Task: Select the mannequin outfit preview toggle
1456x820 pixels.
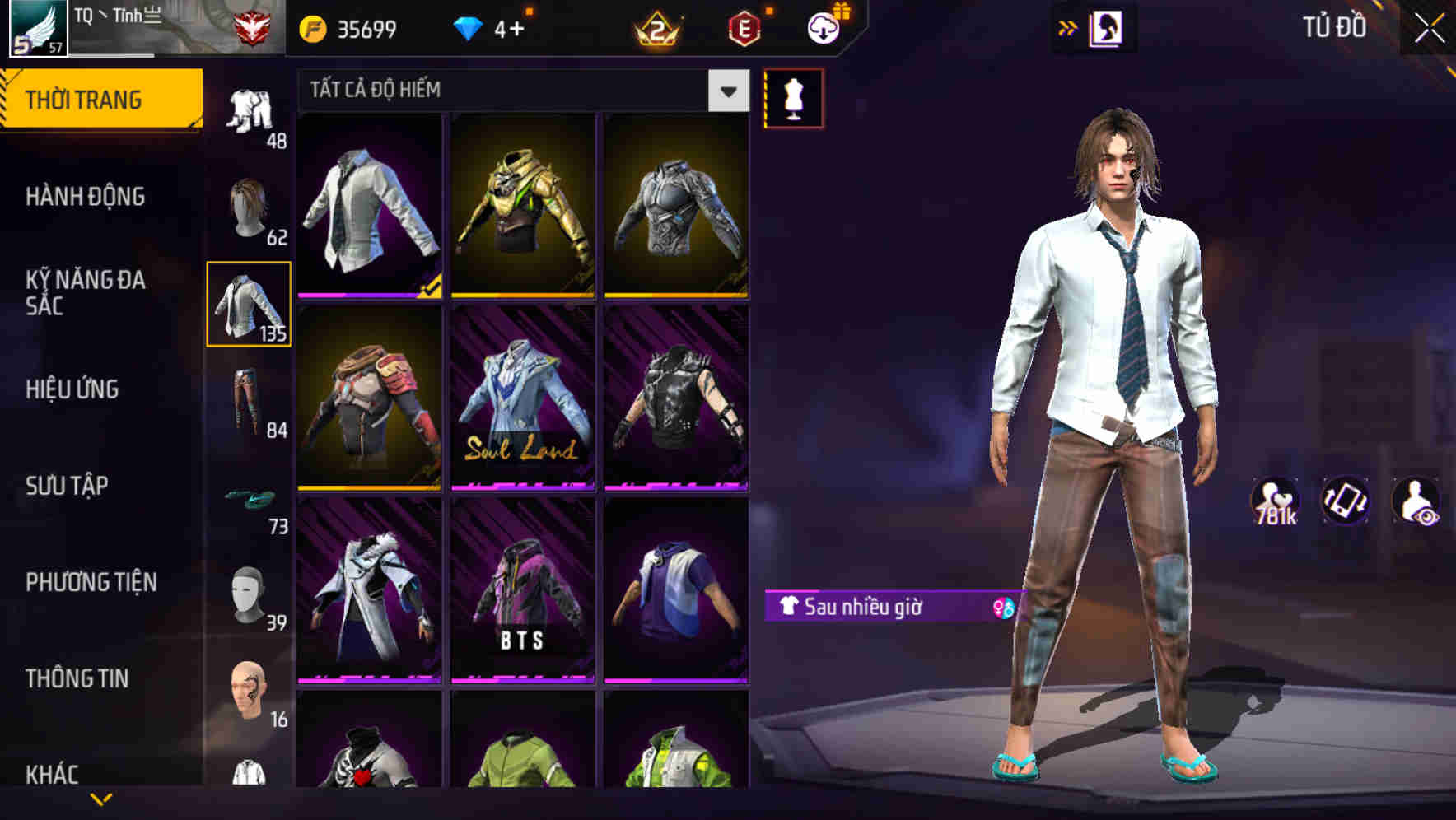Action: (792, 97)
